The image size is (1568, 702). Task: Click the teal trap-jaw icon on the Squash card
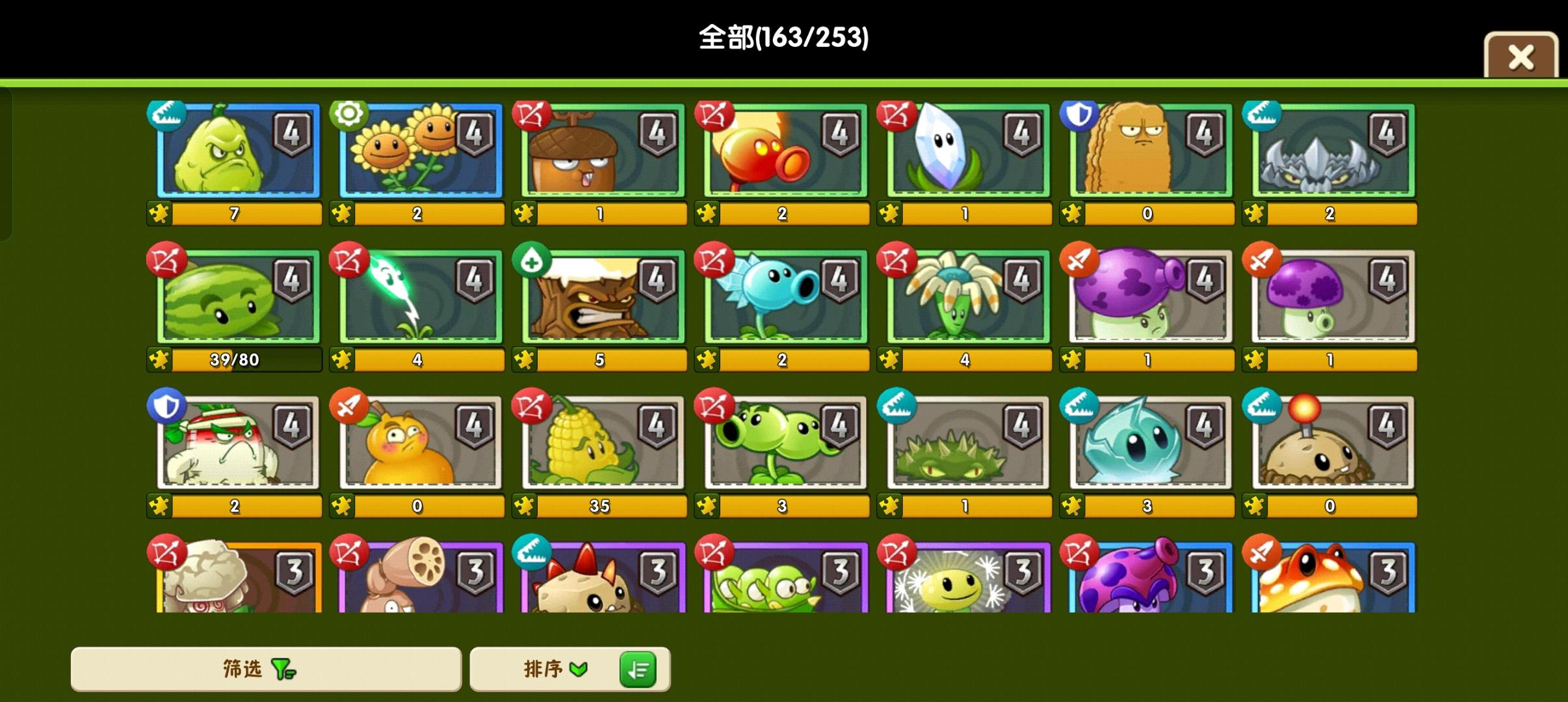tap(166, 114)
